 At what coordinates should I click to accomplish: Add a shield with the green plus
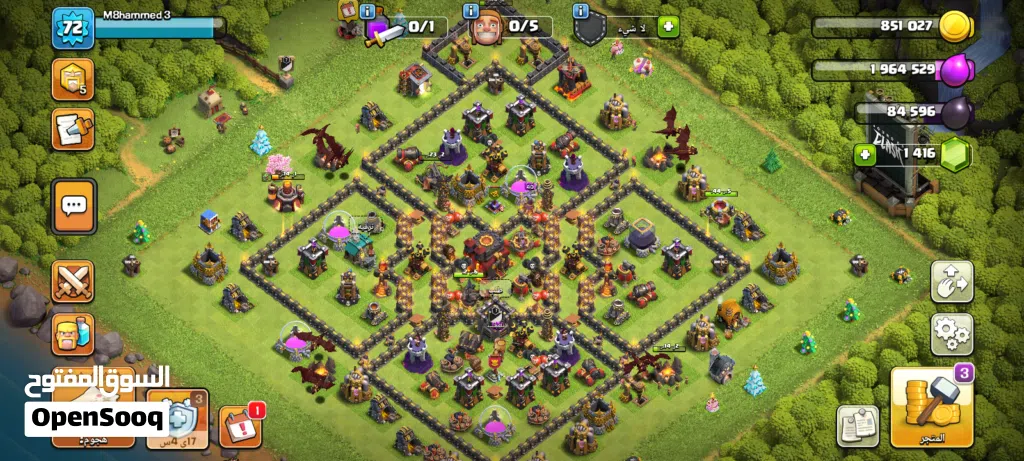(x=669, y=27)
